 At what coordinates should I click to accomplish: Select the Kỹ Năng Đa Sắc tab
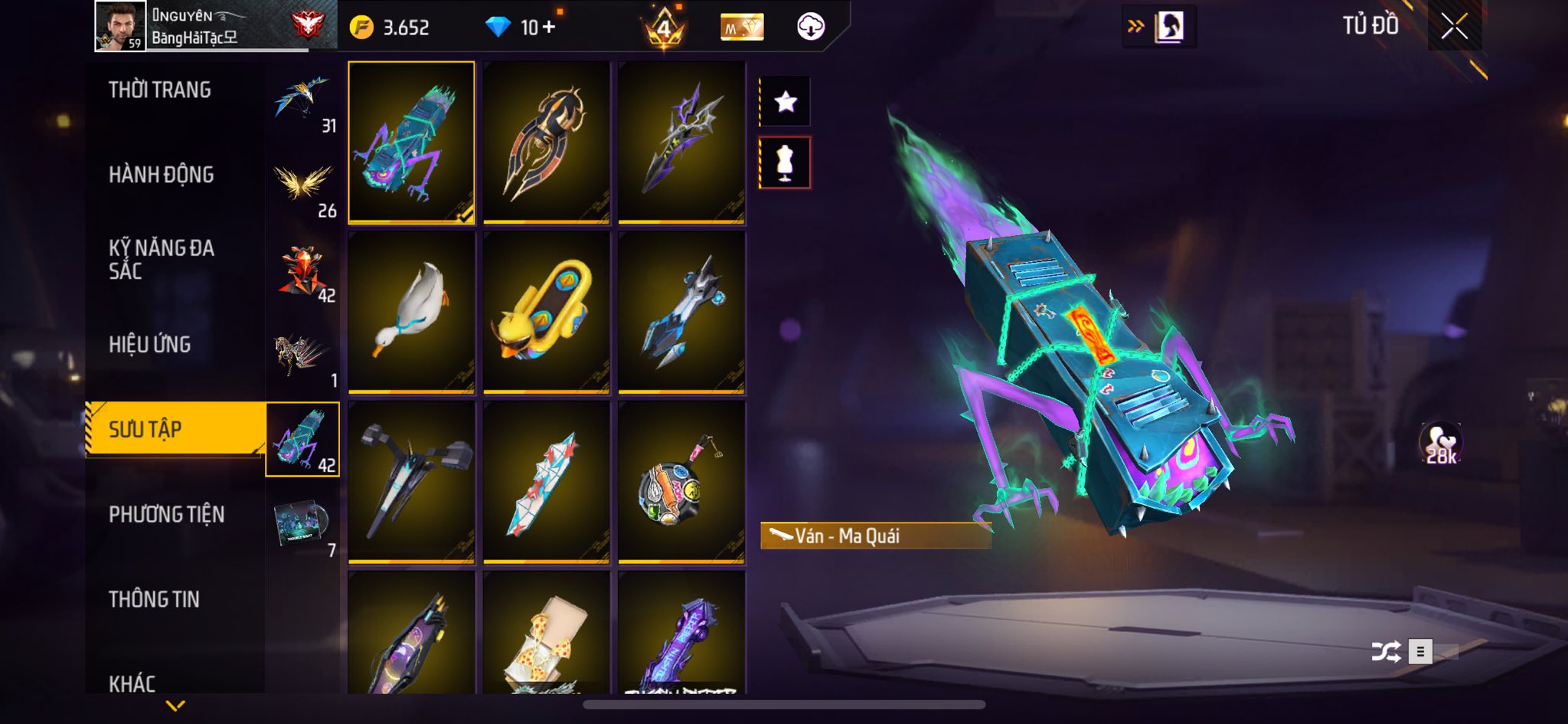coord(162,259)
